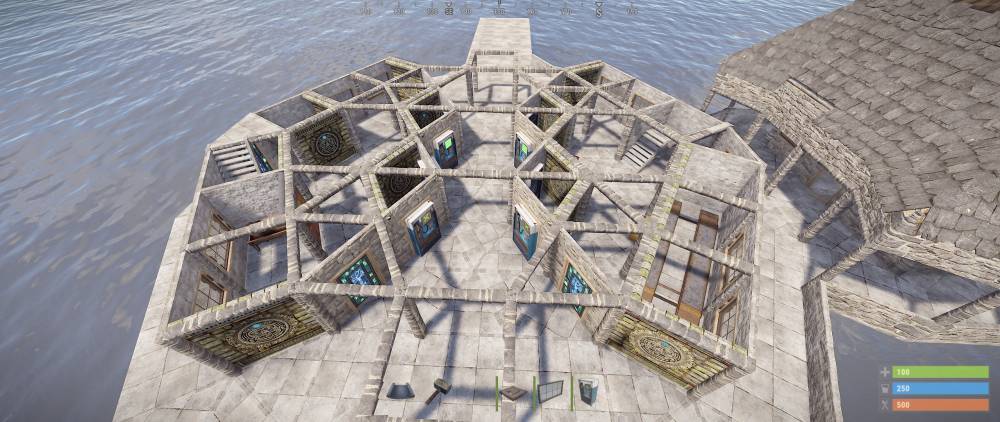Select the door item in the hotbar

tap(586, 391)
